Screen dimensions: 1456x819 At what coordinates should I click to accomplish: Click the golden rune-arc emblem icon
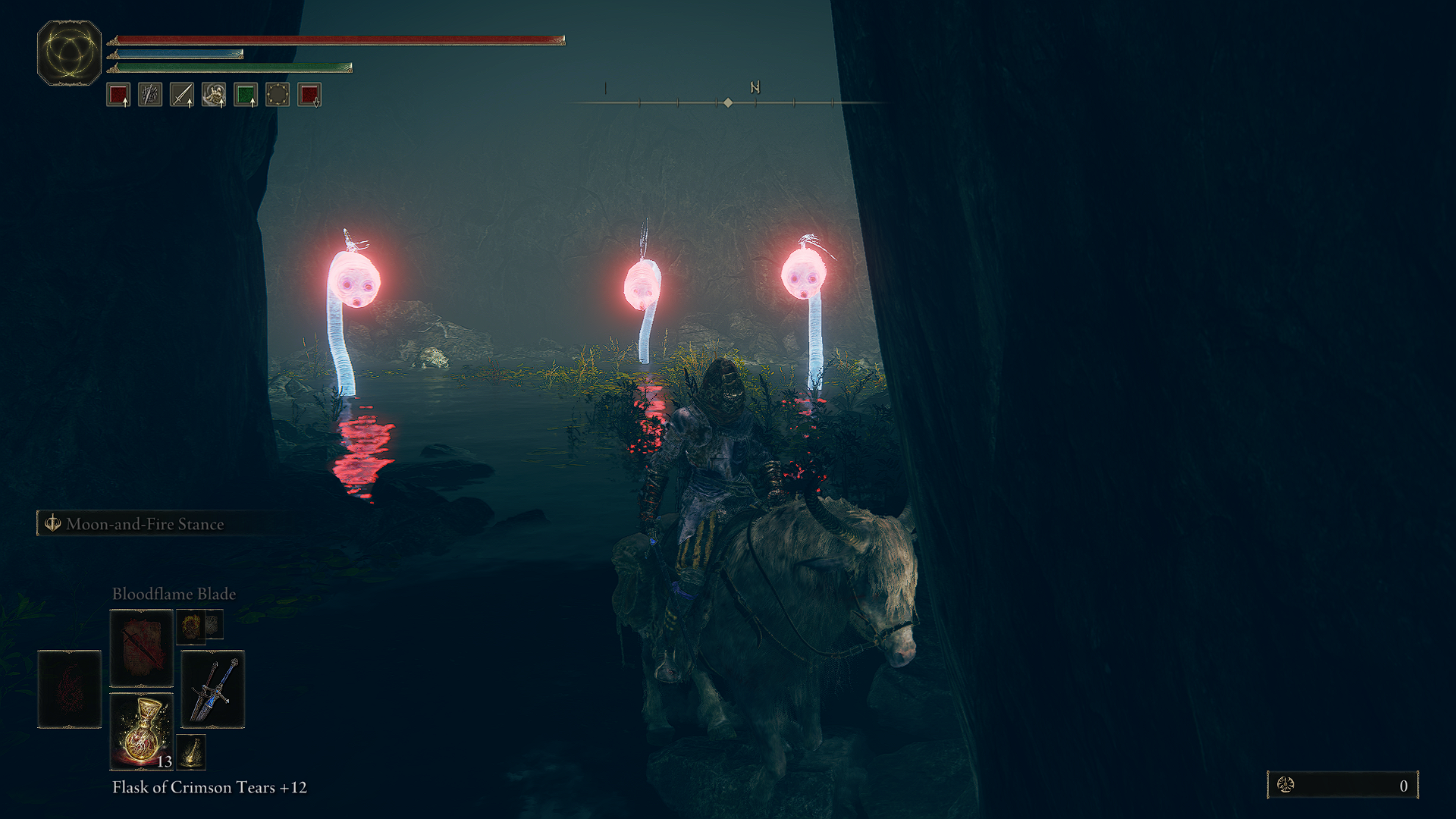point(69,53)
